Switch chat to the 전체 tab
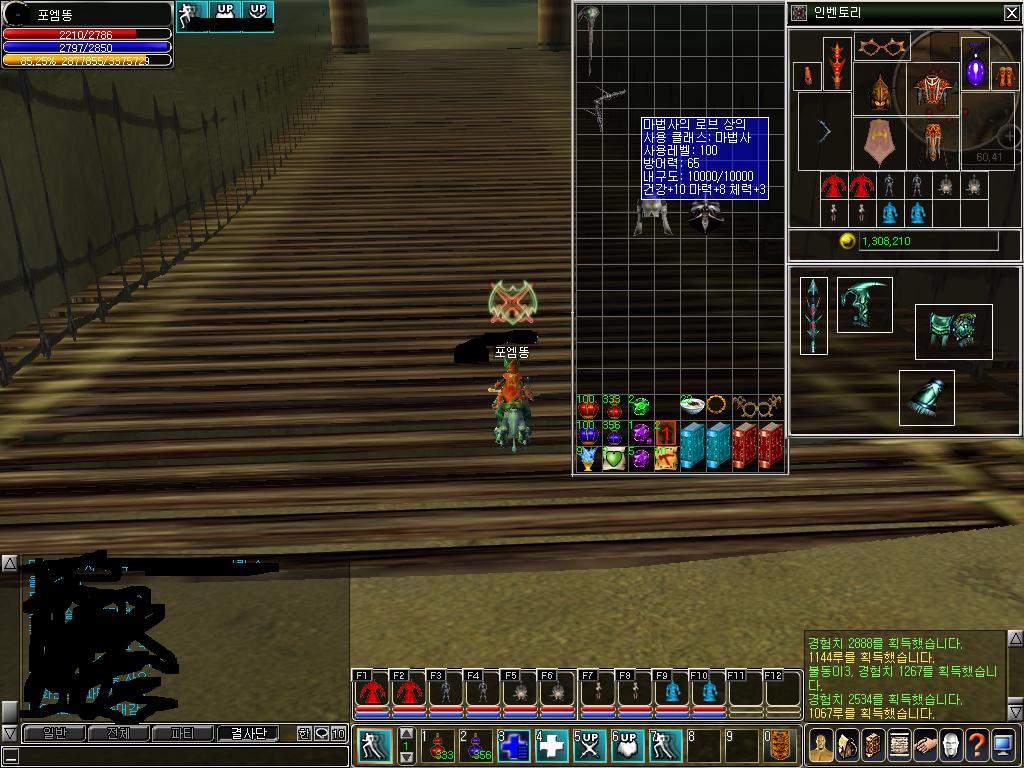The width and height of the screenshot is (1024, 768). click(x=117, y=733)
